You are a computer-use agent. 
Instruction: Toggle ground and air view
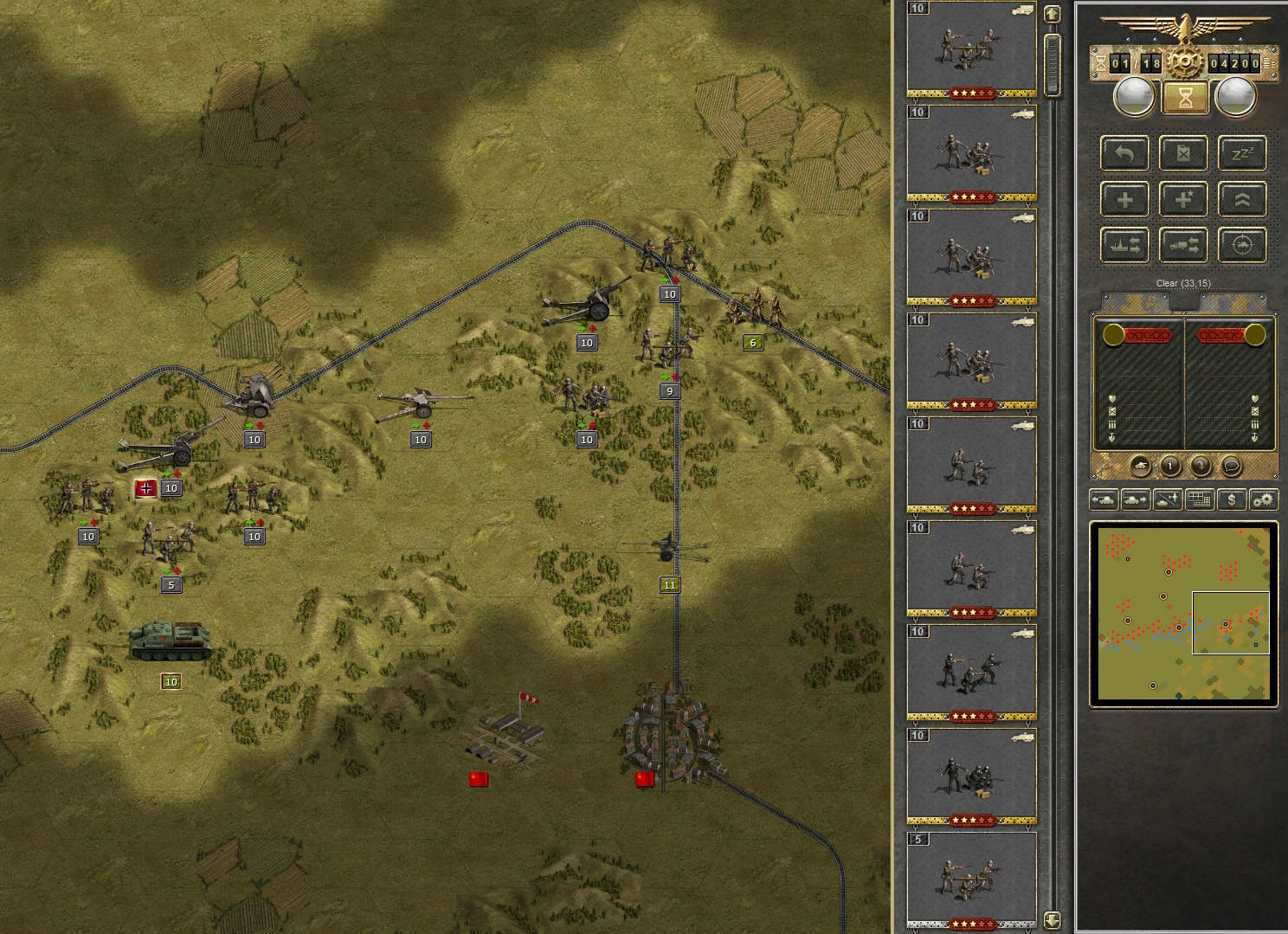1167,499
